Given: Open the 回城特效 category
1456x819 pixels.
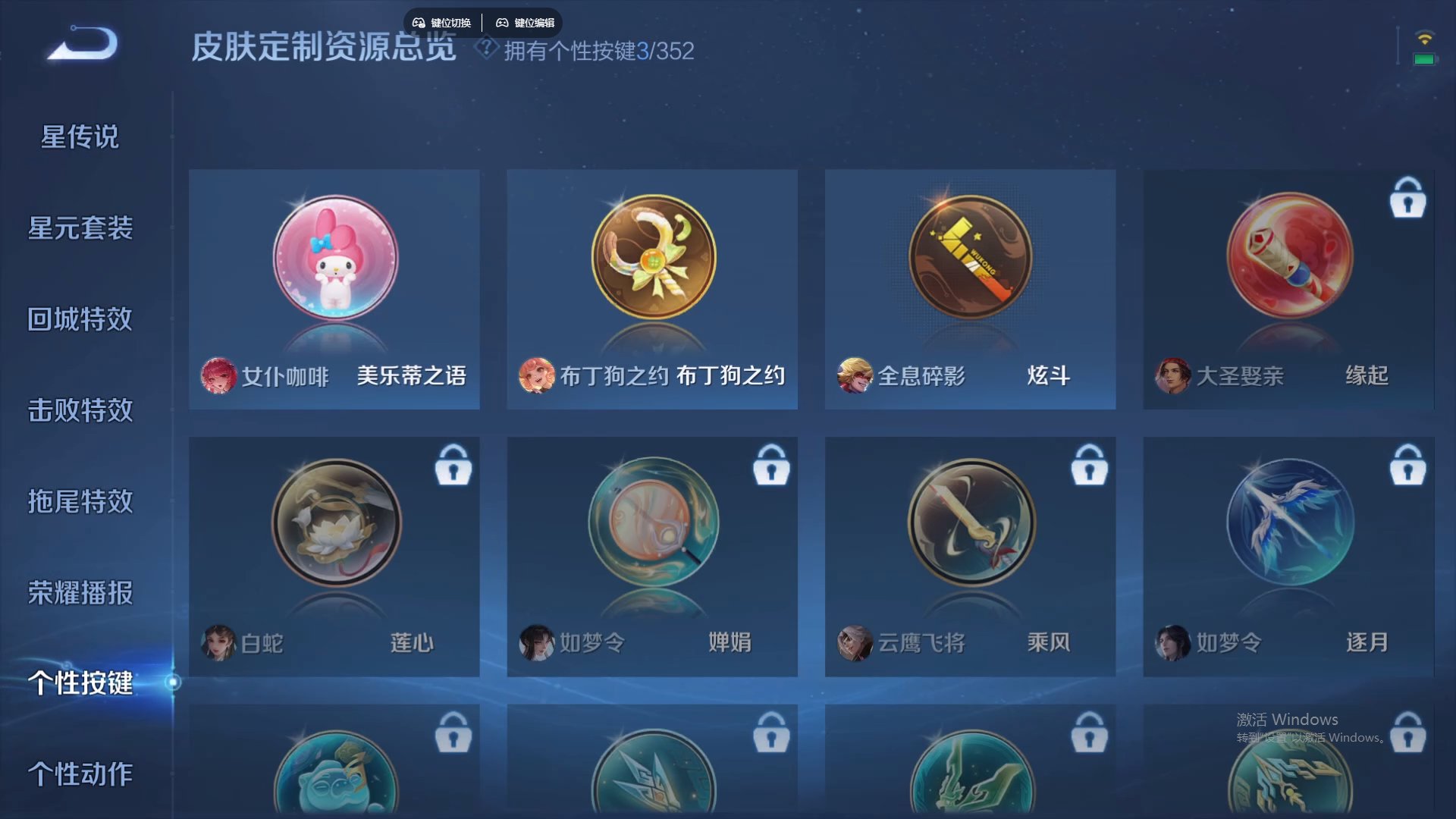Looking at the screenshot, I should coord(79,319).
